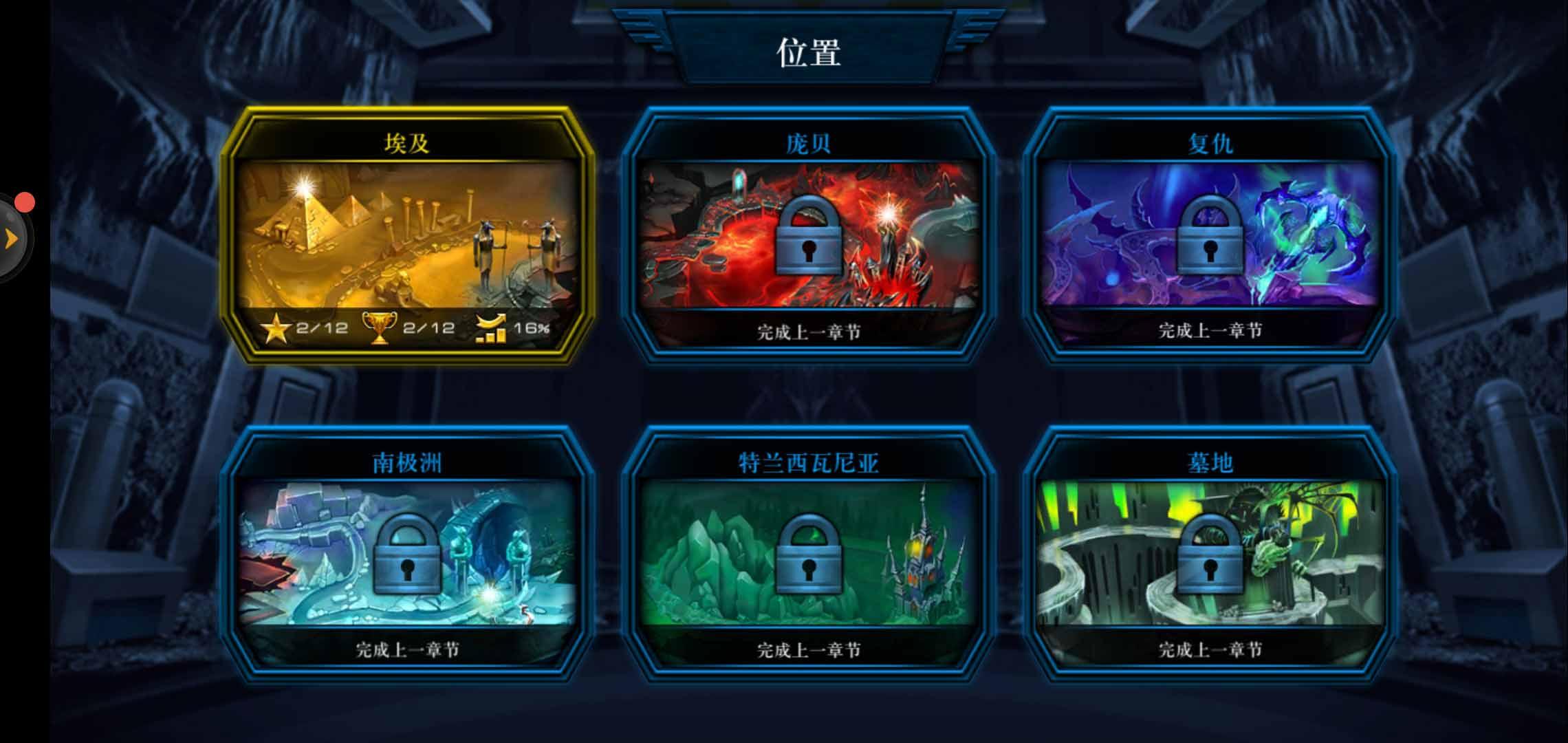Select the locked 复仇 chapter tile
This screenshot has height=743, width=1568.
tap(1210, 235)
